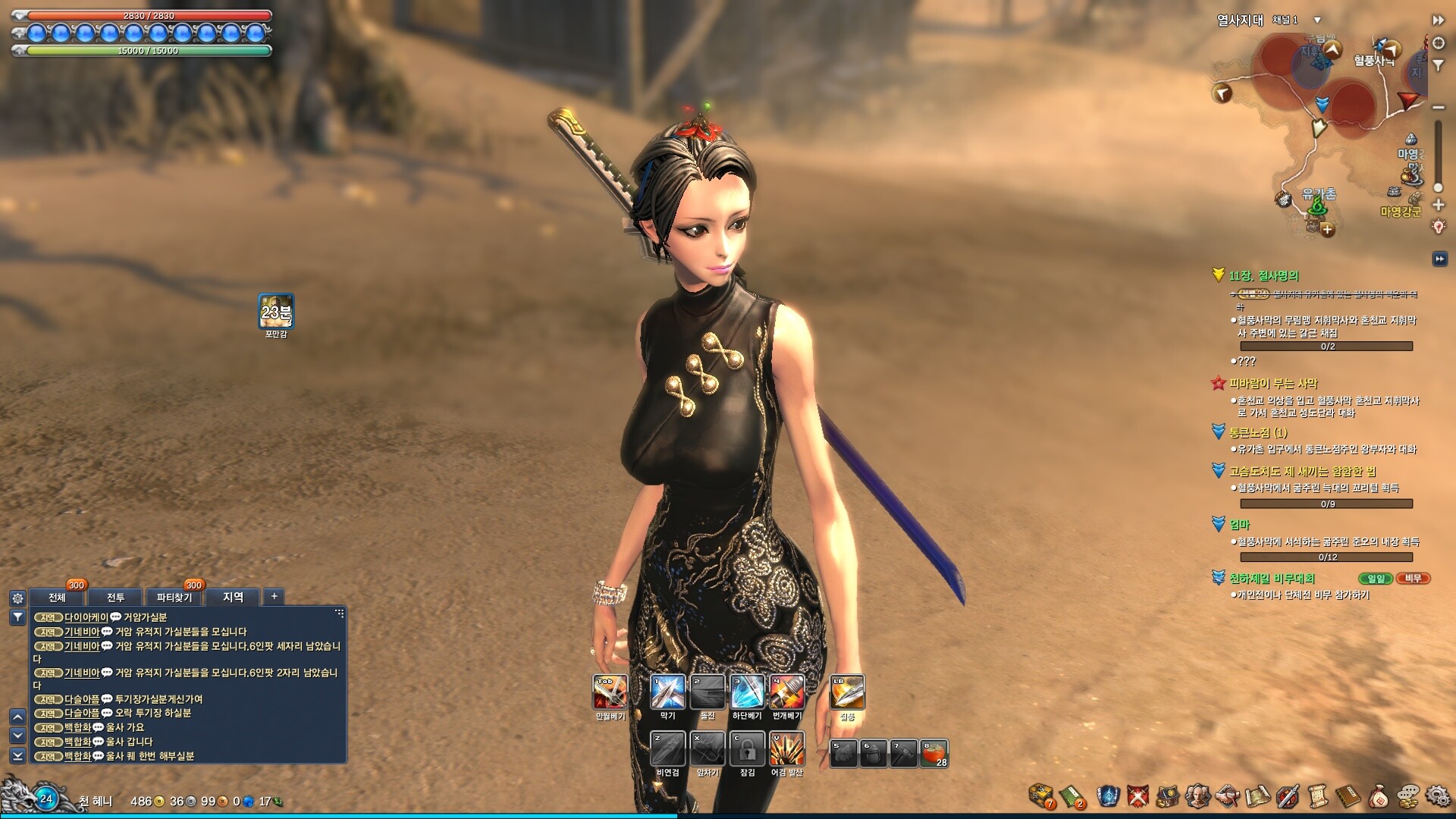Open the crossed swords red banner menu
Image resolution: width=1456 pixels, height=819 pixels.
[1137, 795]
